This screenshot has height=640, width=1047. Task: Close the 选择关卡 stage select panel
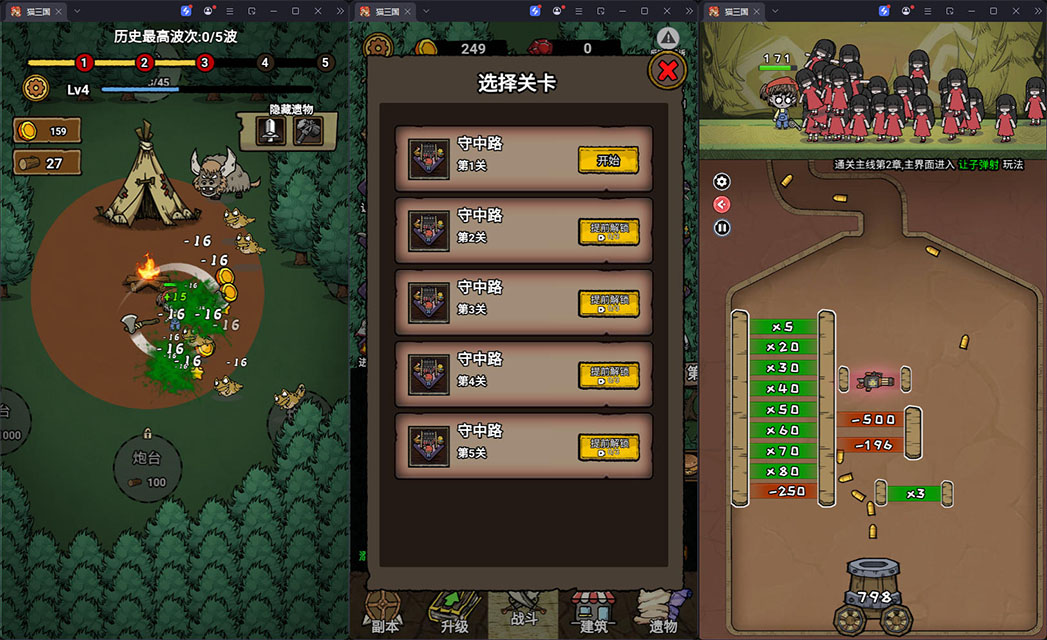[668, 70]
